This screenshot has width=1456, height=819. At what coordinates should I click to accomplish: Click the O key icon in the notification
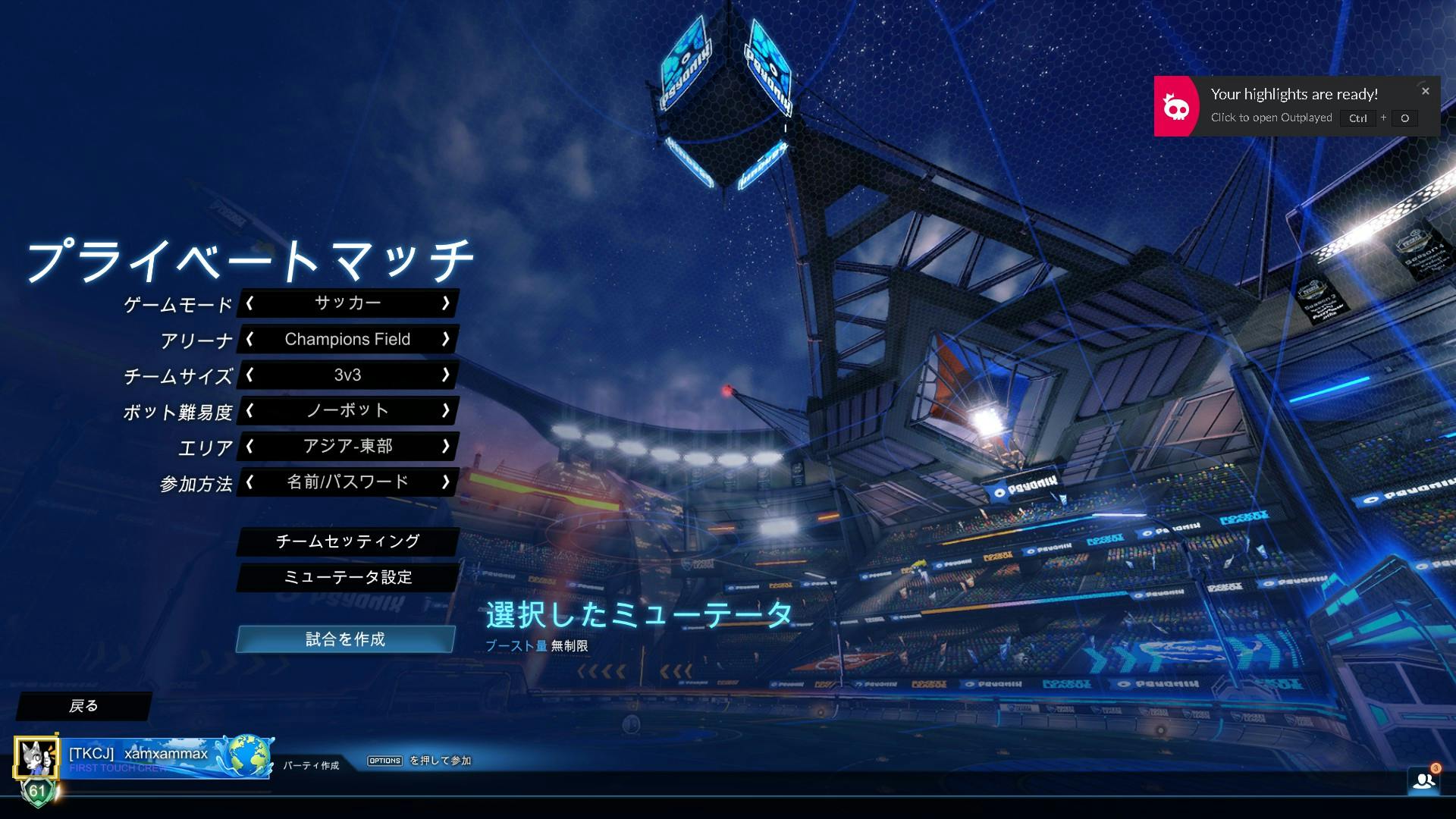1405,118
